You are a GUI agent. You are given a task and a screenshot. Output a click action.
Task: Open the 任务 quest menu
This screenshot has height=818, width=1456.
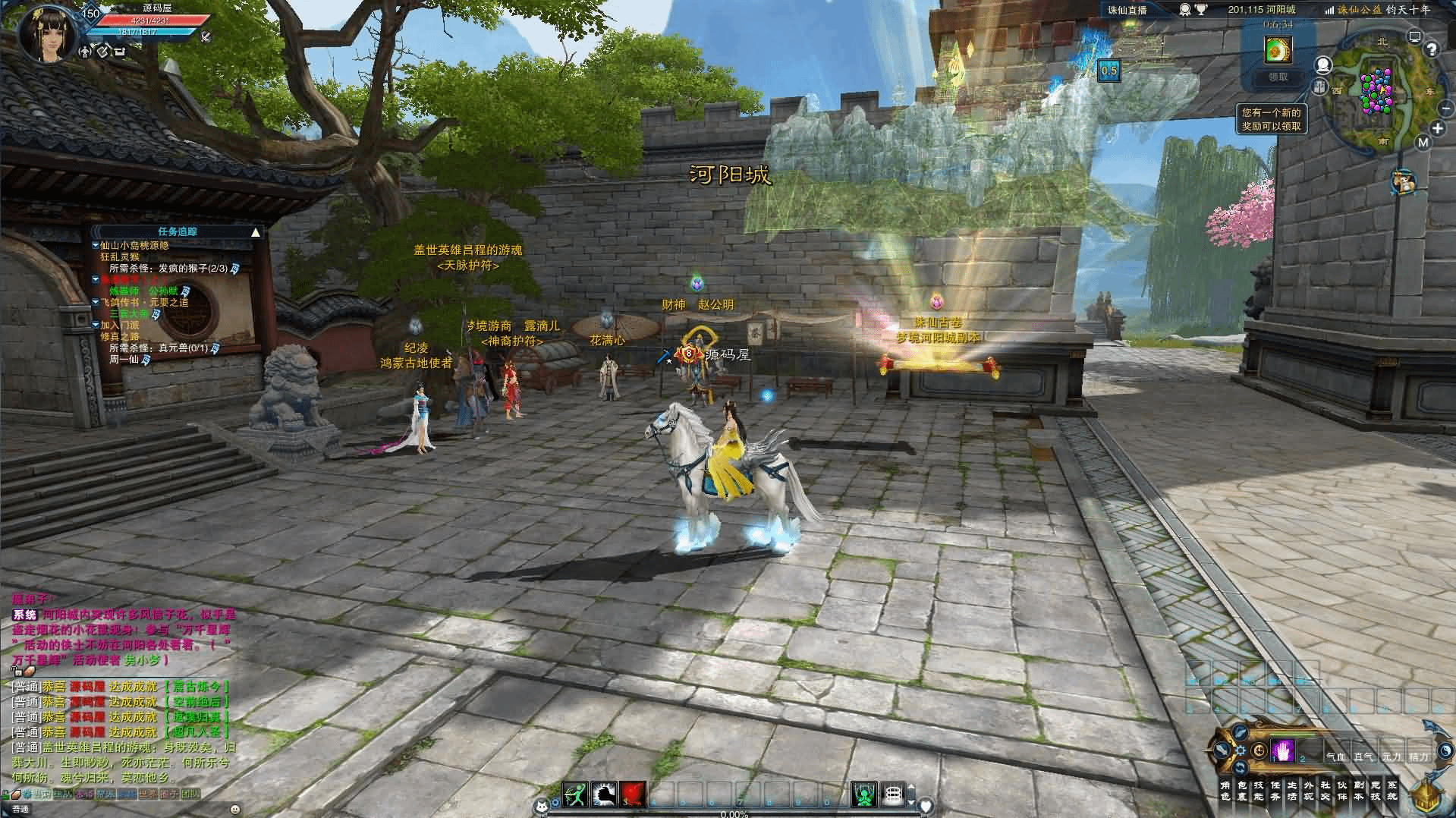[x=1275, y=791]
